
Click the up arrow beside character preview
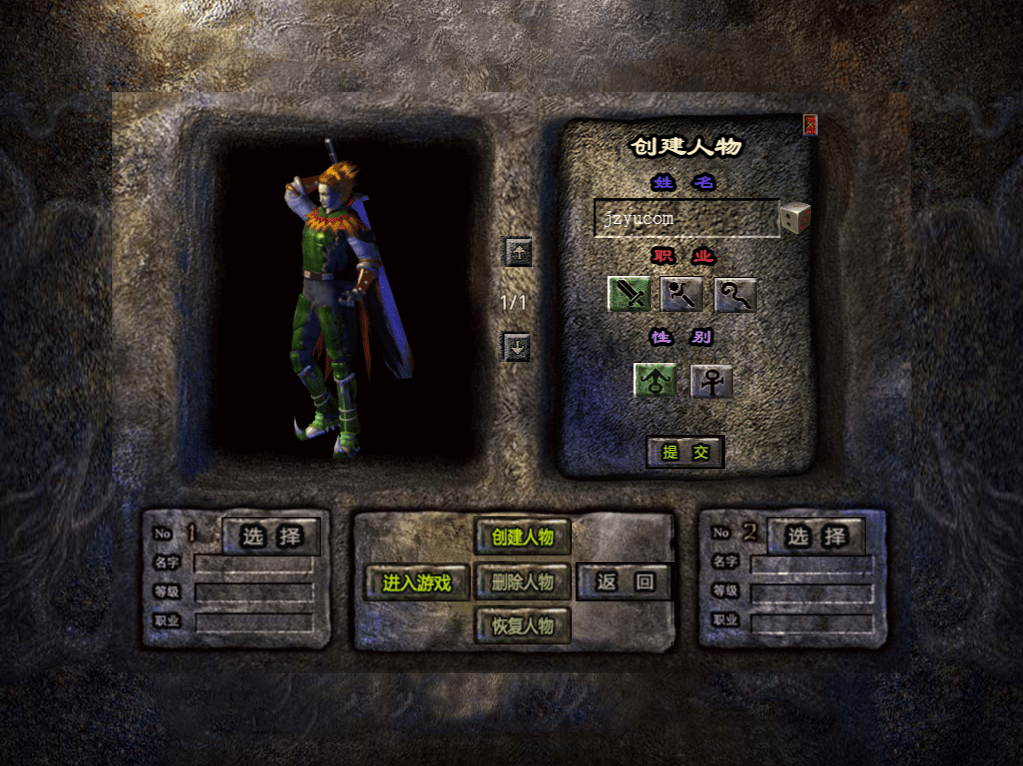517,252
